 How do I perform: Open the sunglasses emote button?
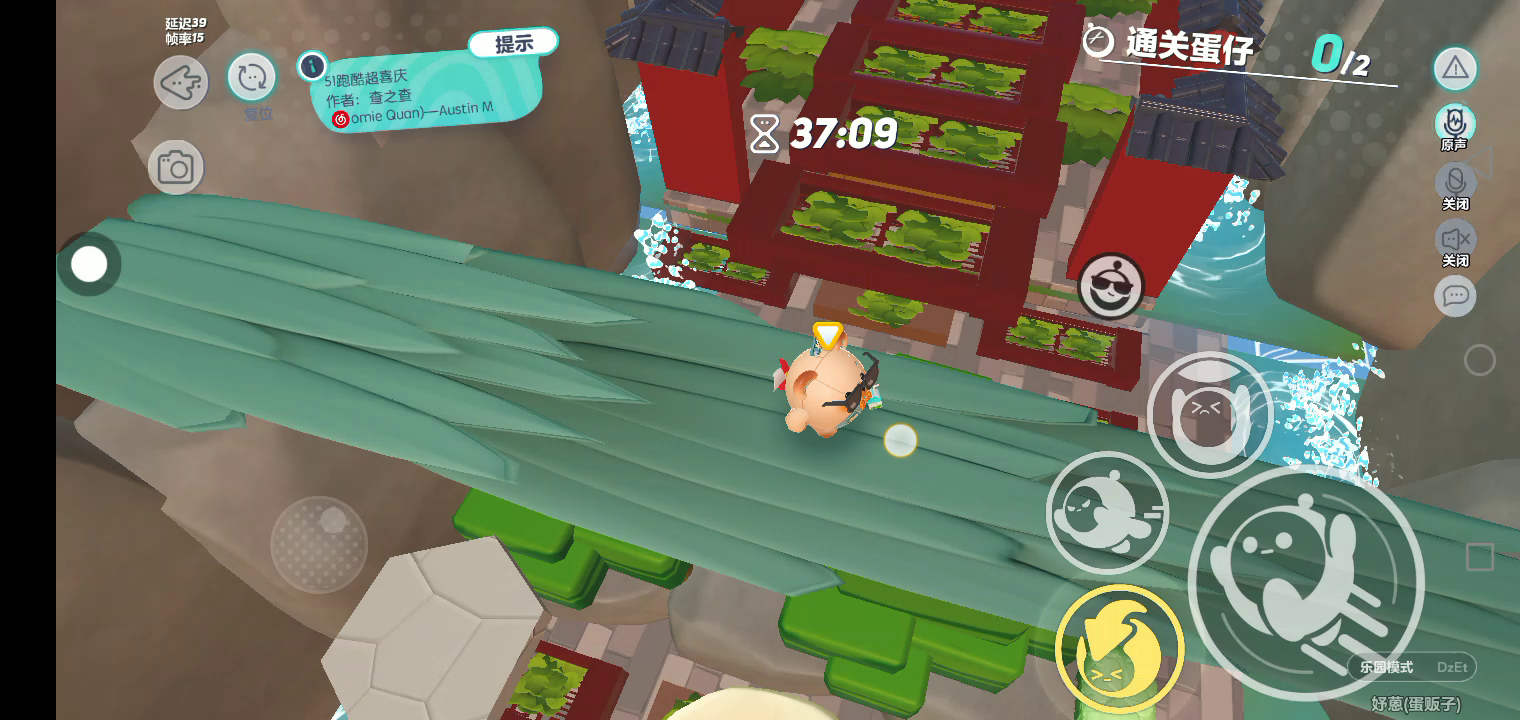pyautogui.click(x=1111, y=287)
